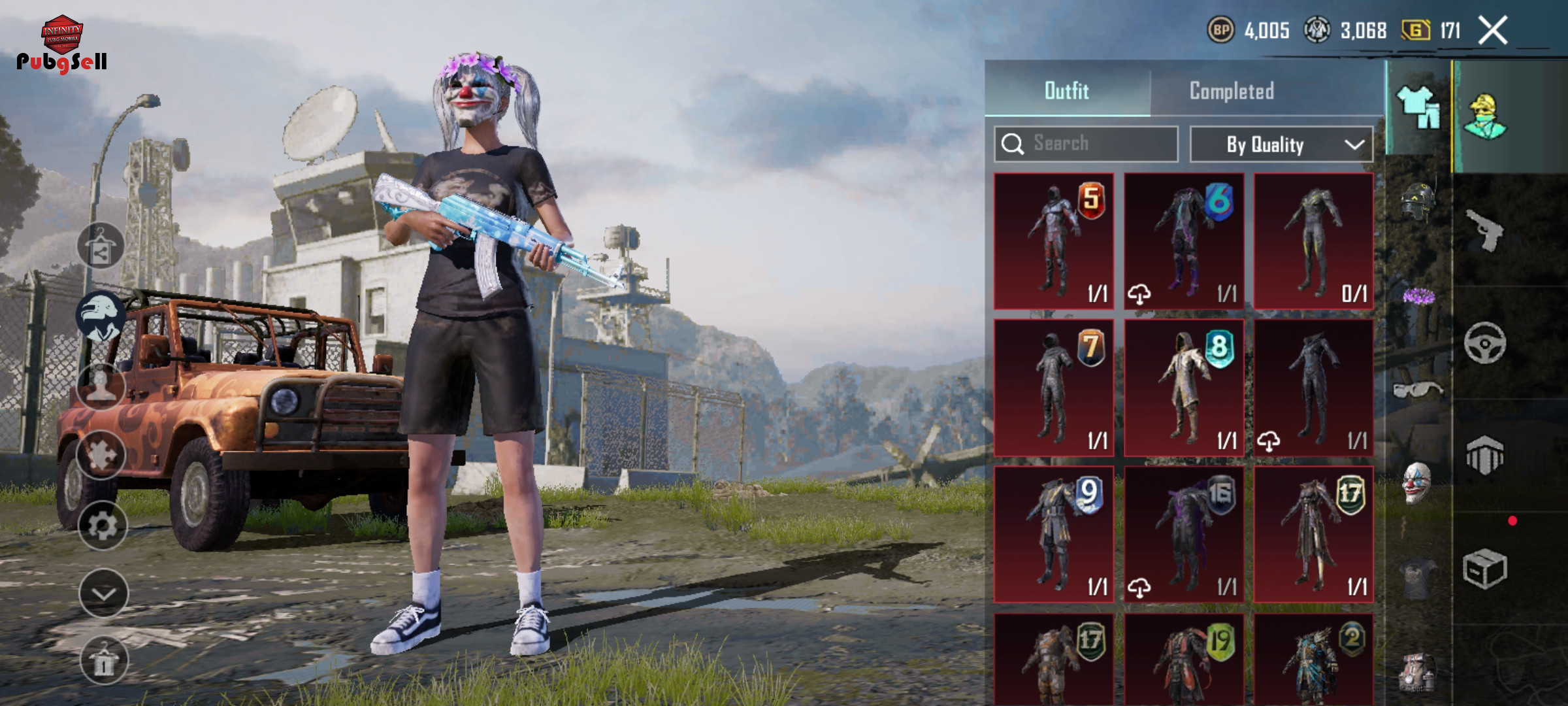Click the share button on the left
This screenshot has height=706, width=1568.
pos(101,246)
